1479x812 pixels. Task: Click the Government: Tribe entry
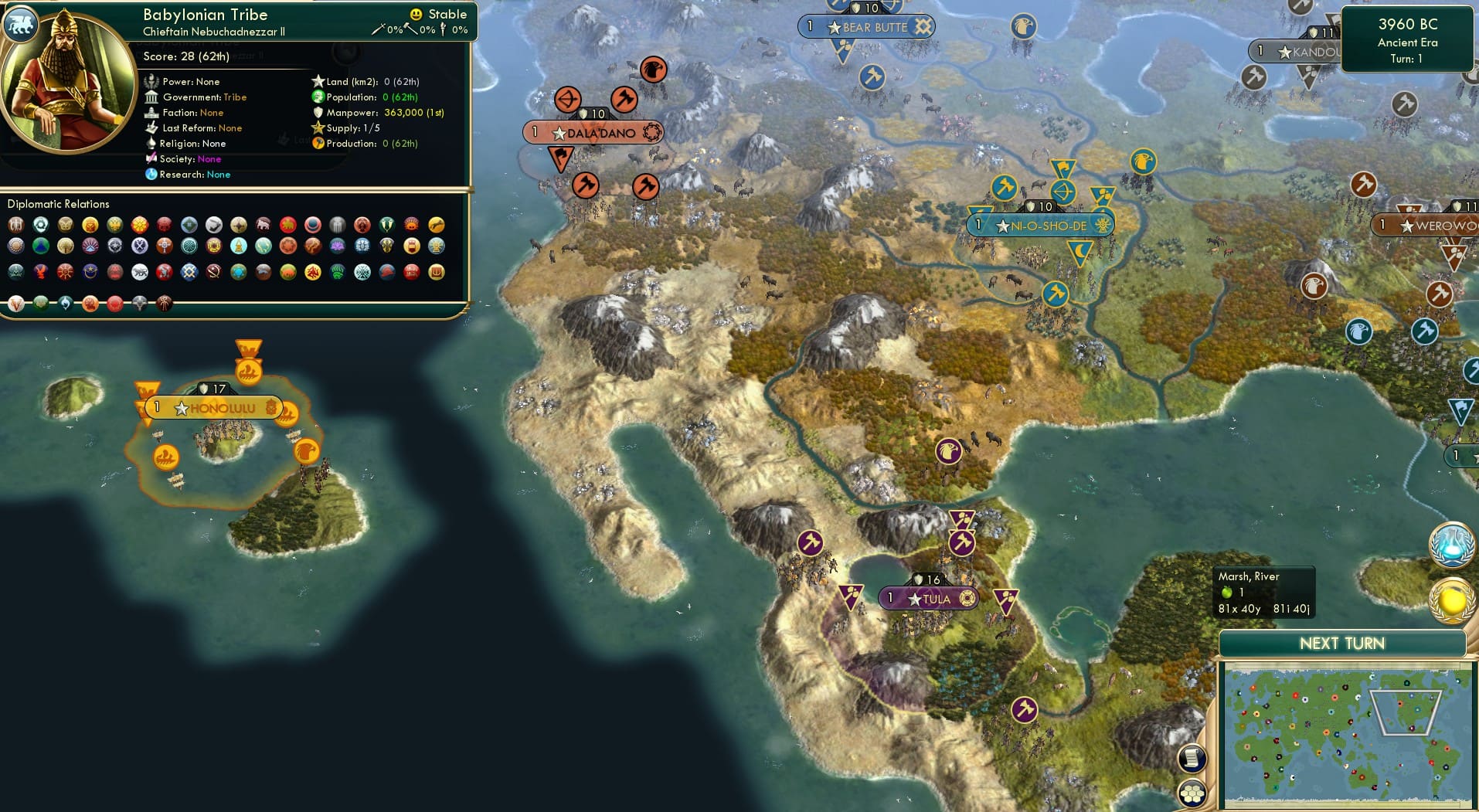pos(206,97)
